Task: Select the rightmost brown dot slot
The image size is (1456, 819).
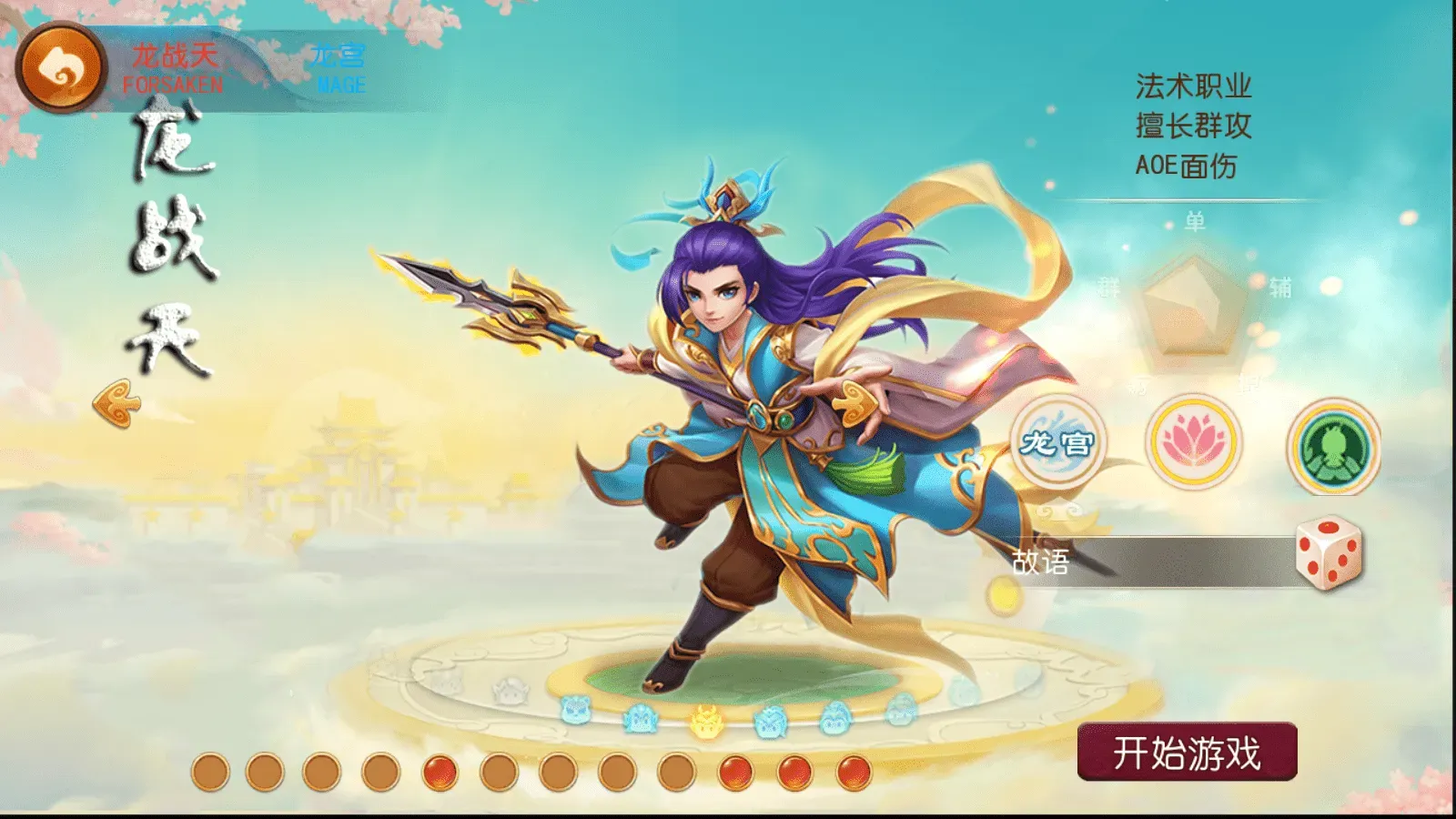Action: coord(675,772)
